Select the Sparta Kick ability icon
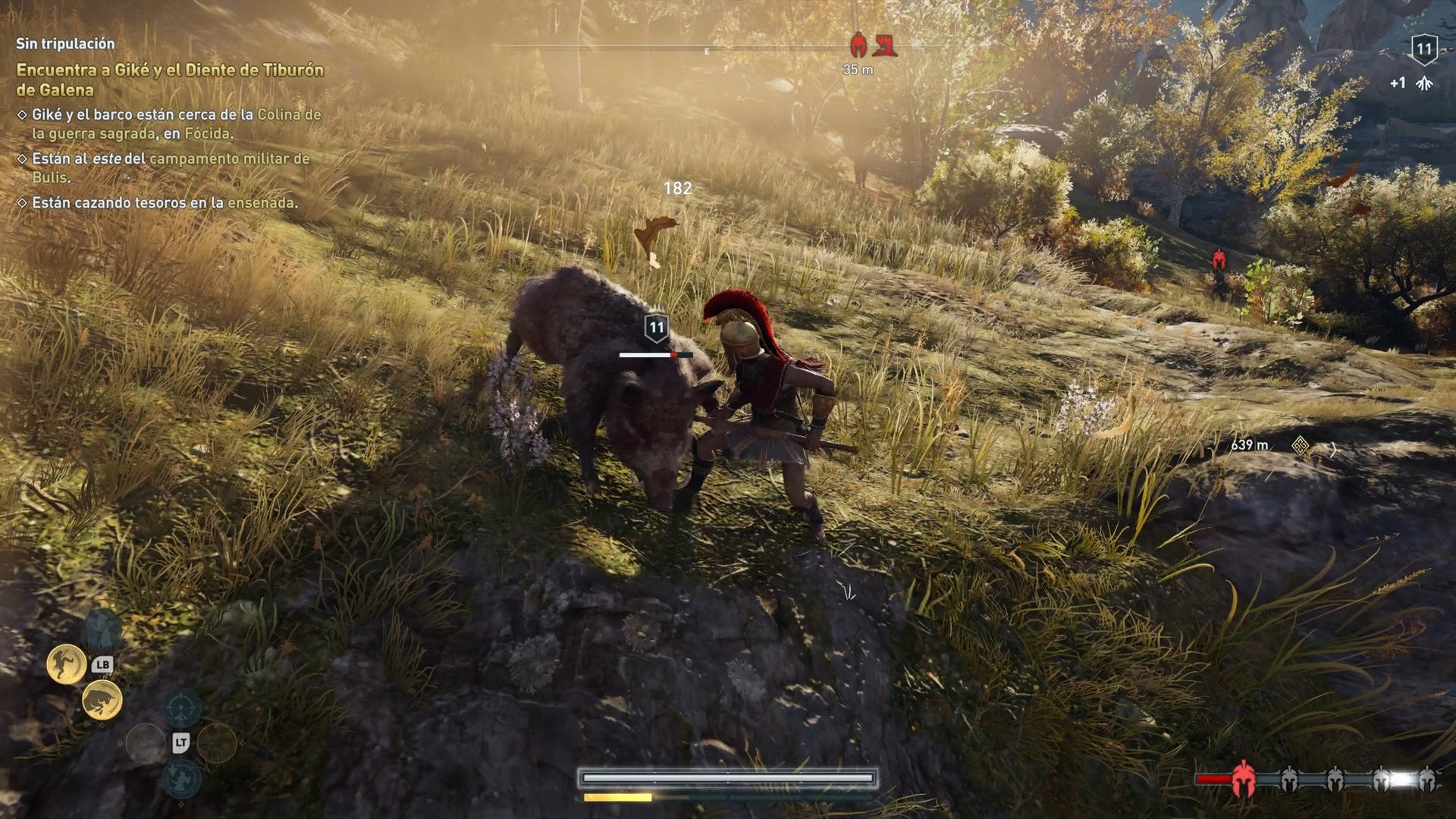 tap(67, 662)
